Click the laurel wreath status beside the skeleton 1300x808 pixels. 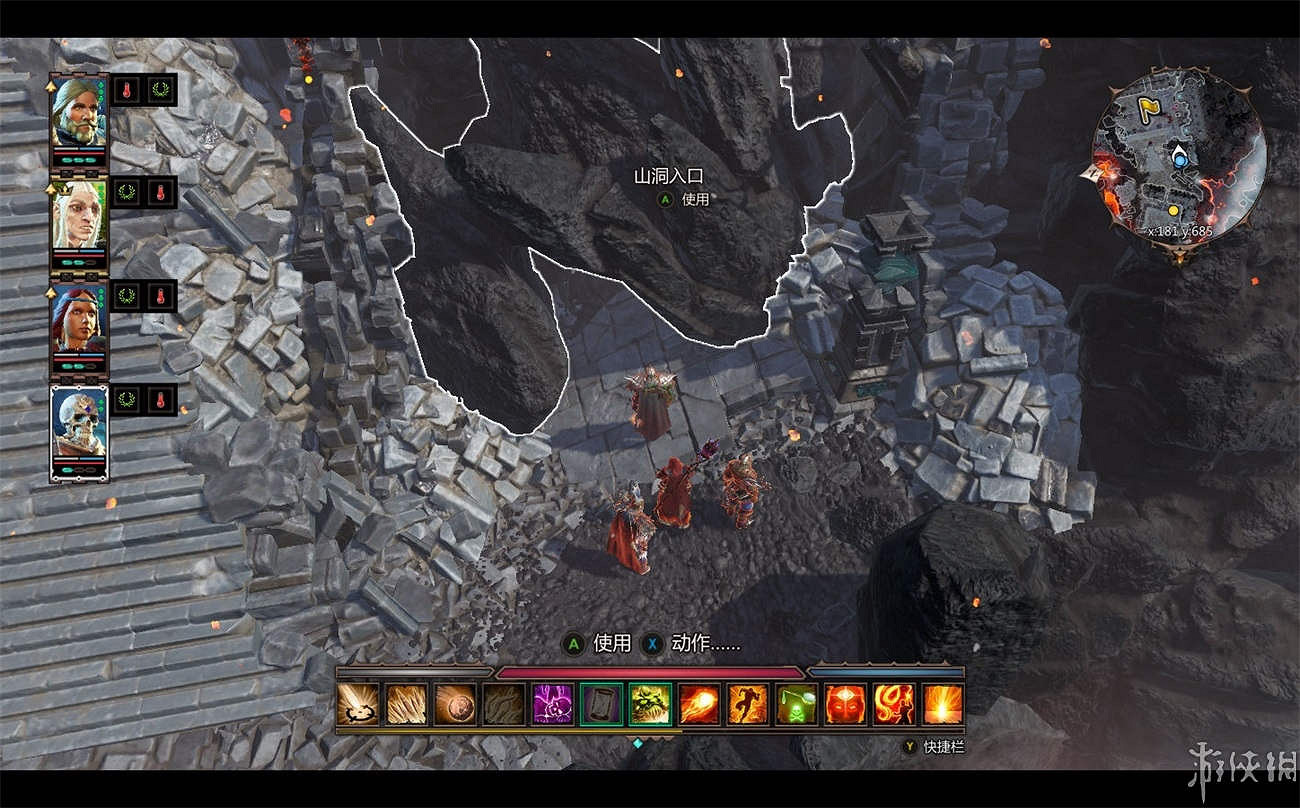(126, 400)
